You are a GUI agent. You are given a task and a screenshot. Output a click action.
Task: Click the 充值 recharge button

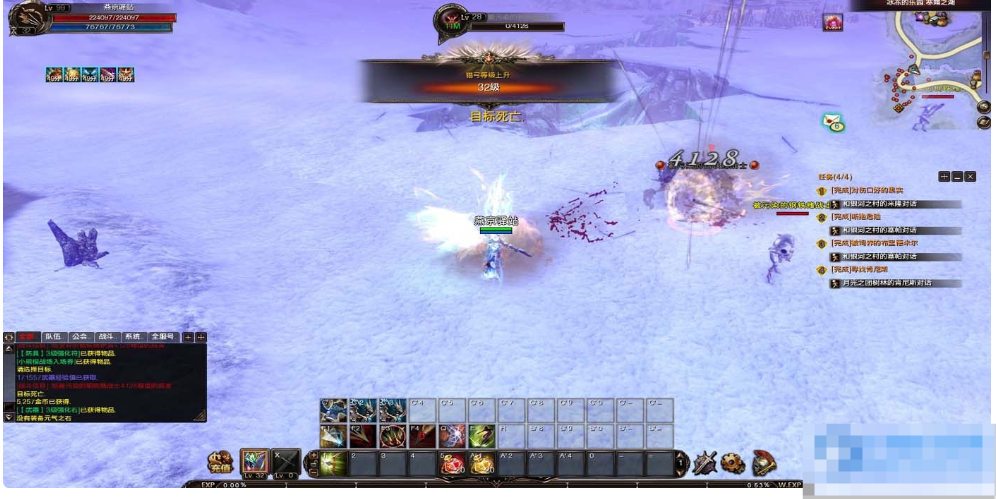tap(219, 463)
